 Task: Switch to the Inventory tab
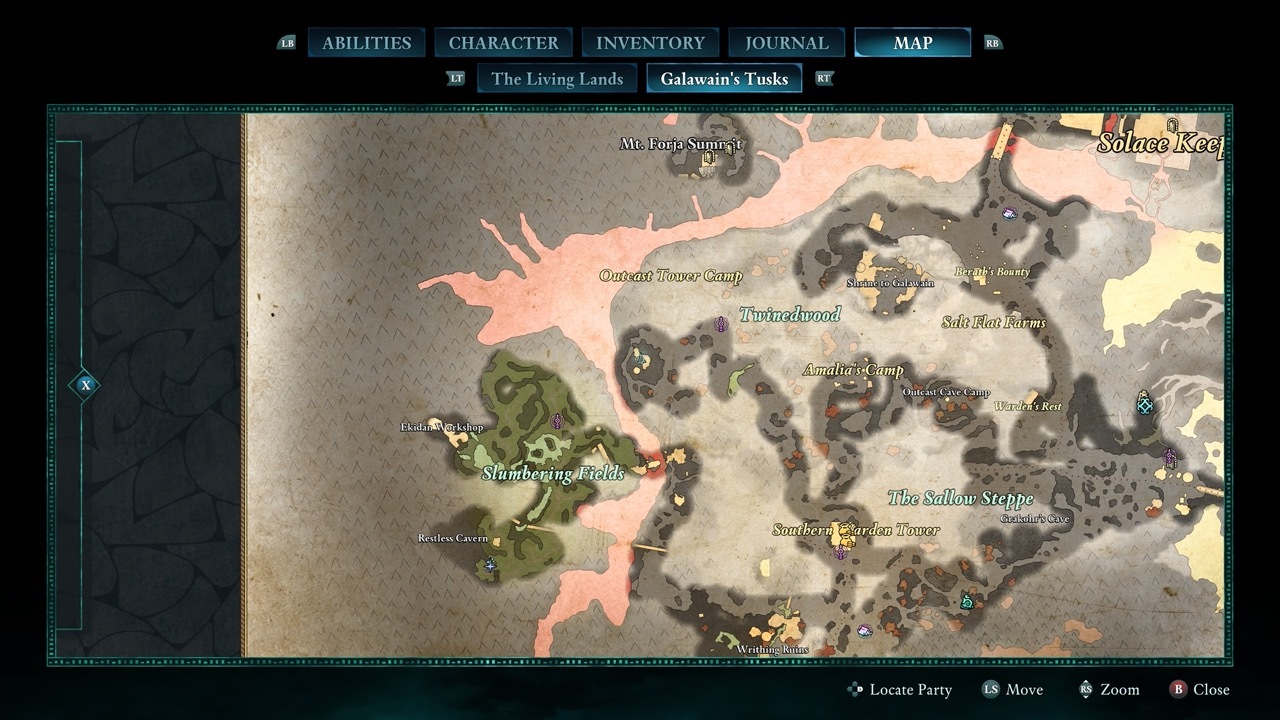(x=650, y=42)
